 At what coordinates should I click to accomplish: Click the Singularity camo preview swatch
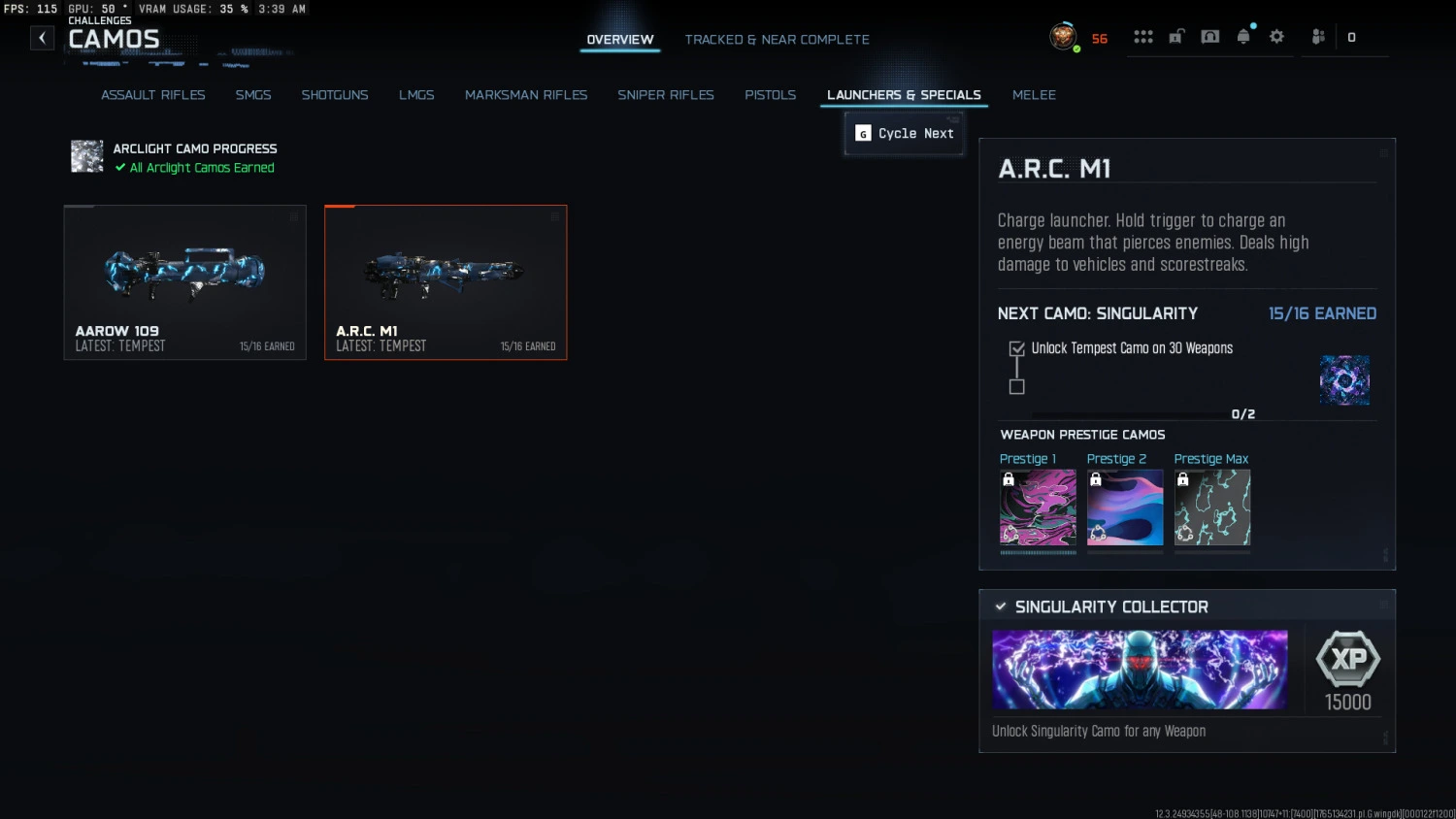point(1344,380)
